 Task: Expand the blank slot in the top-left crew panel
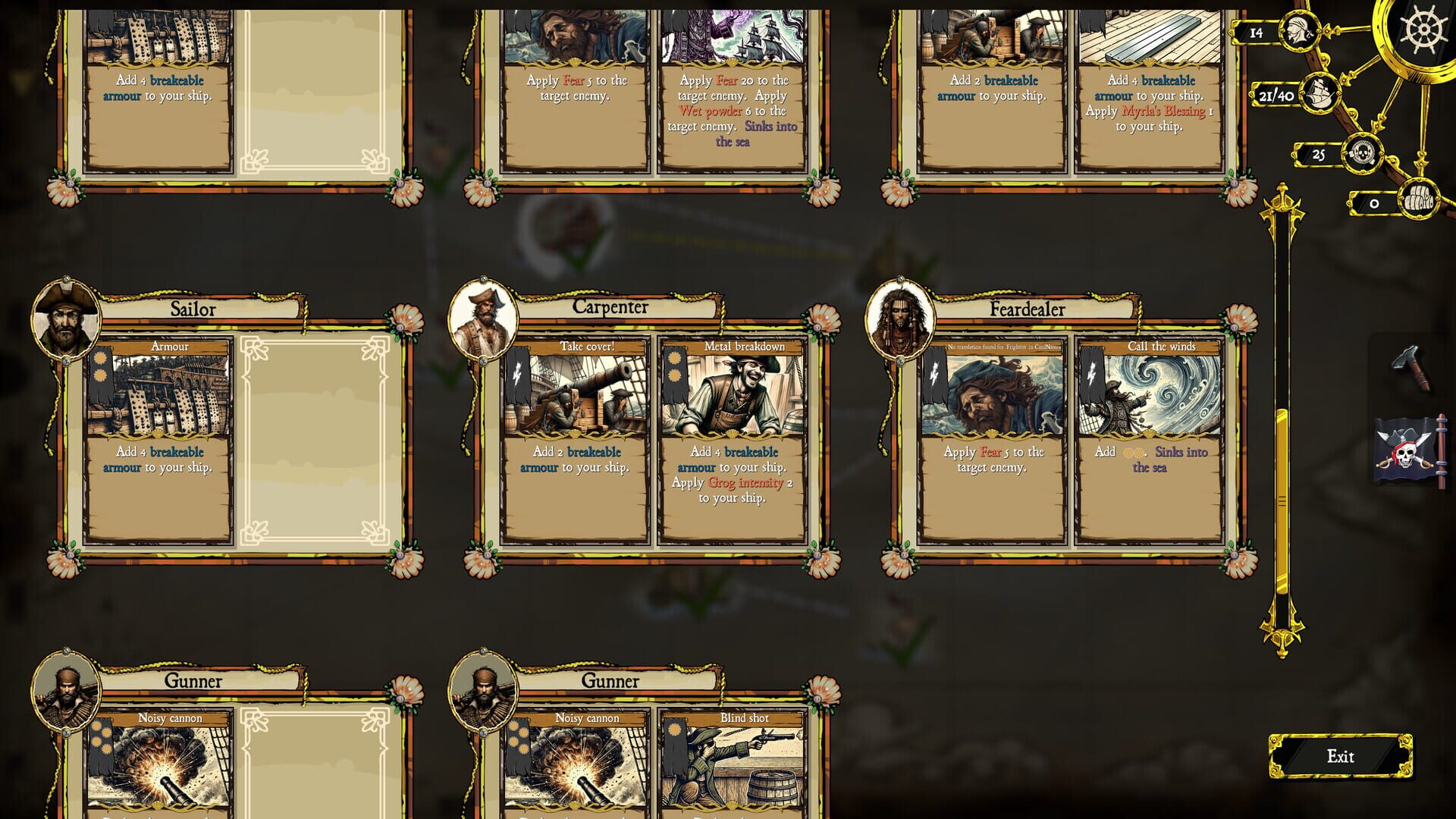[x=315, y=83]
